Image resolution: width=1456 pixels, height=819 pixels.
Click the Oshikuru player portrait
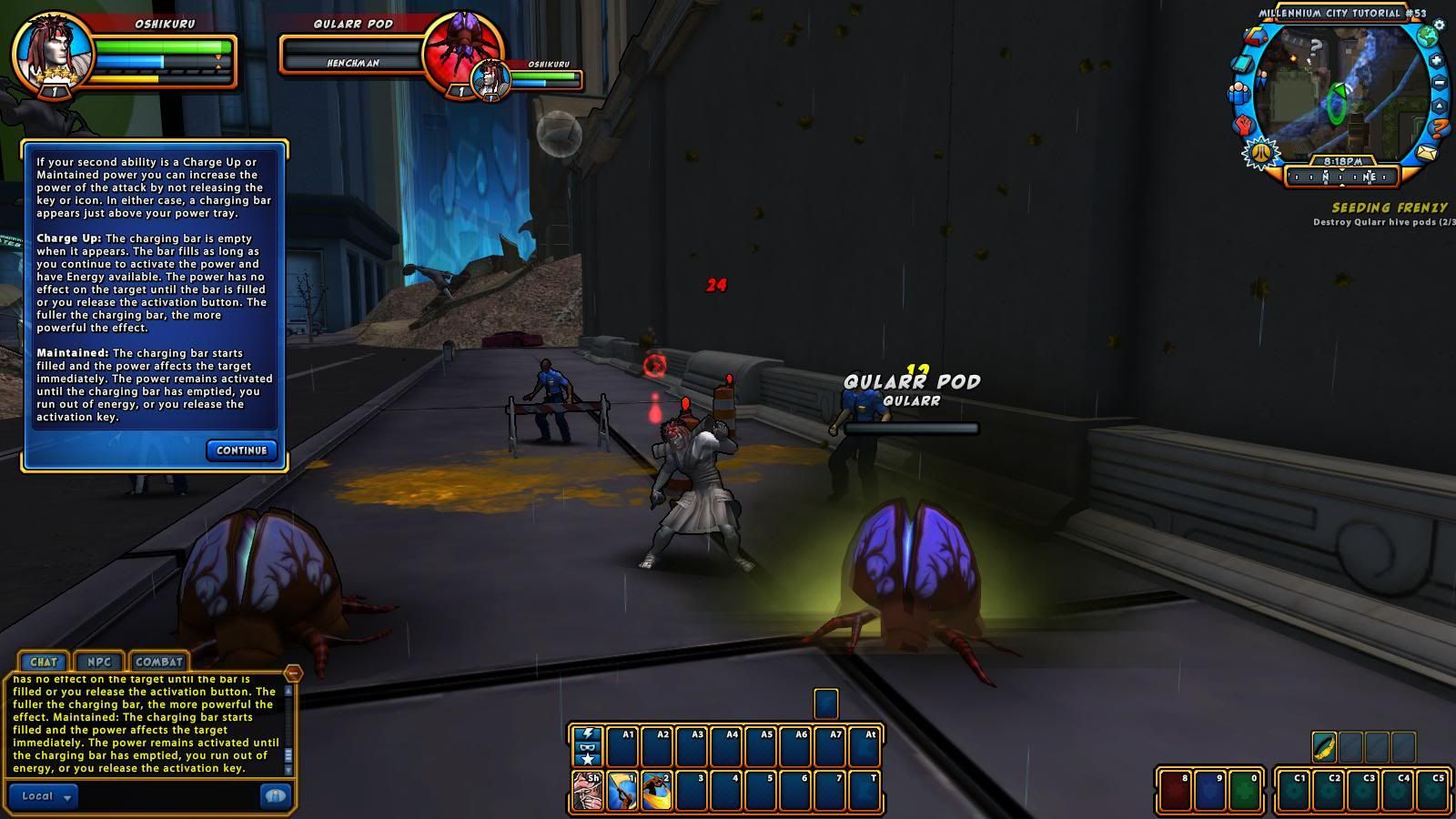(x=52, y=51)
